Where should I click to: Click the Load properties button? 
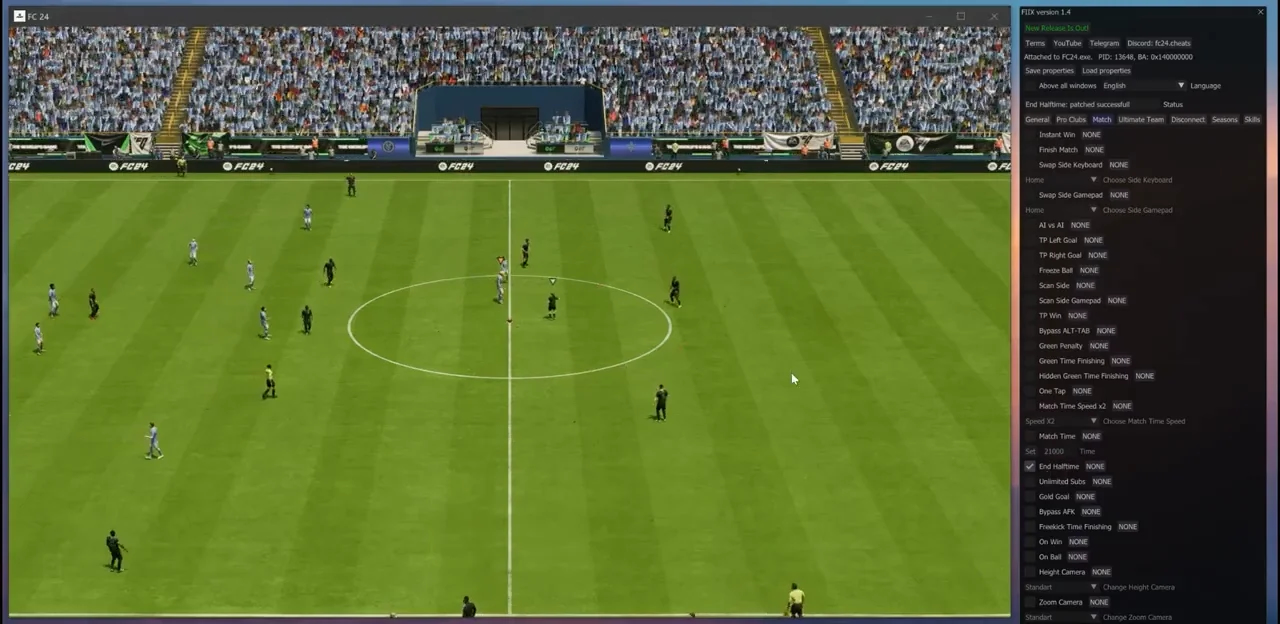tap(1106, 71)
